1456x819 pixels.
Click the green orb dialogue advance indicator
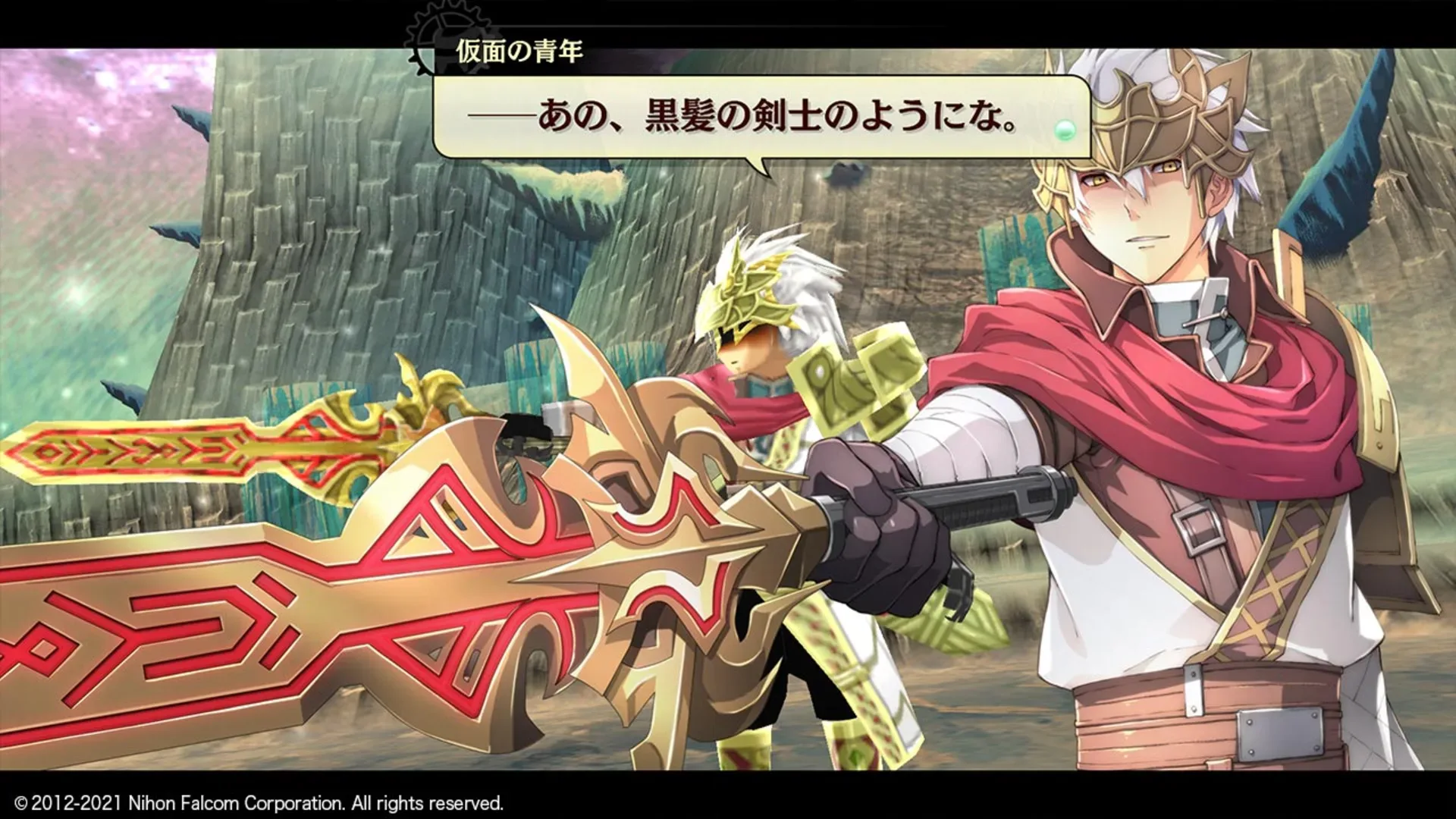click(1065, 130)
